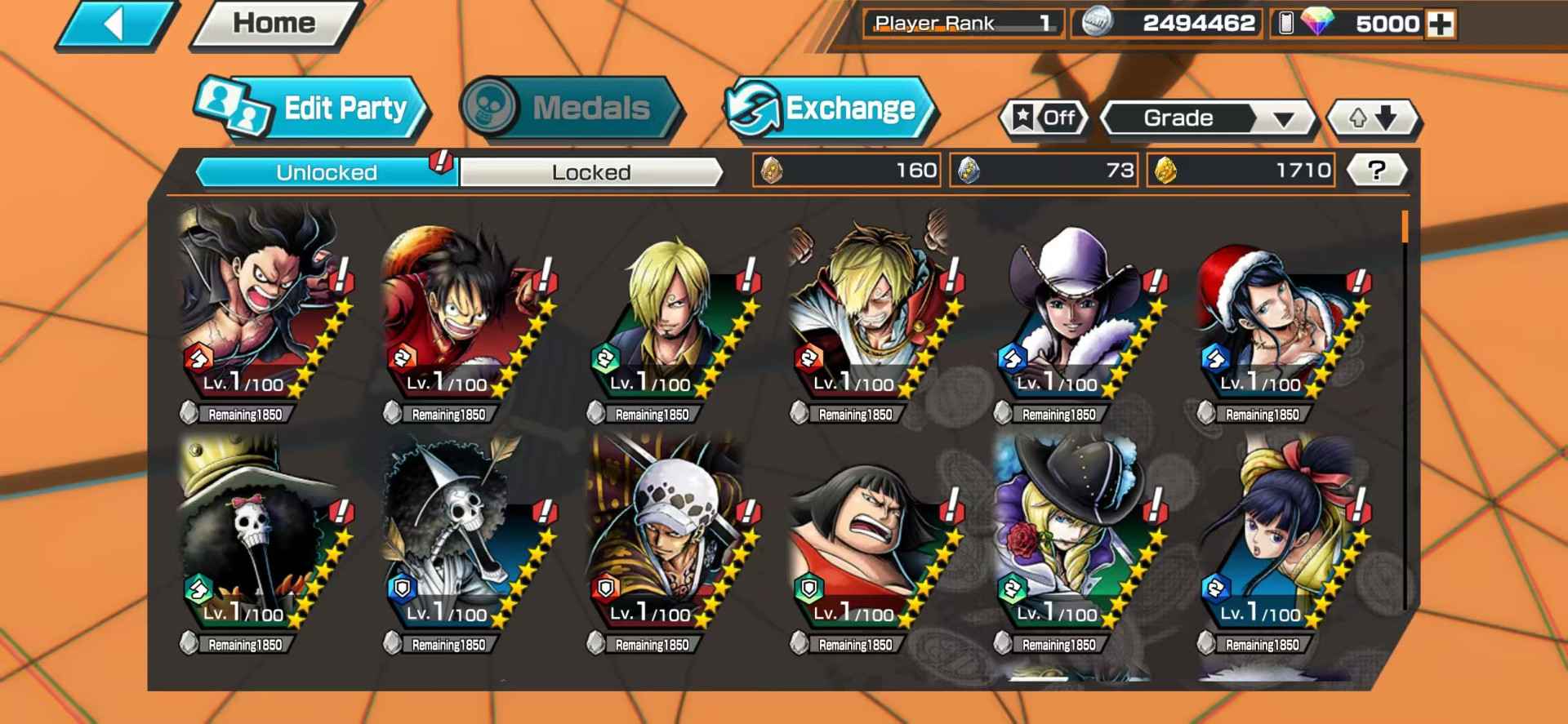Open the question mark help button
This screenshot has width=1568, height=724.
tap(1376, 171)
